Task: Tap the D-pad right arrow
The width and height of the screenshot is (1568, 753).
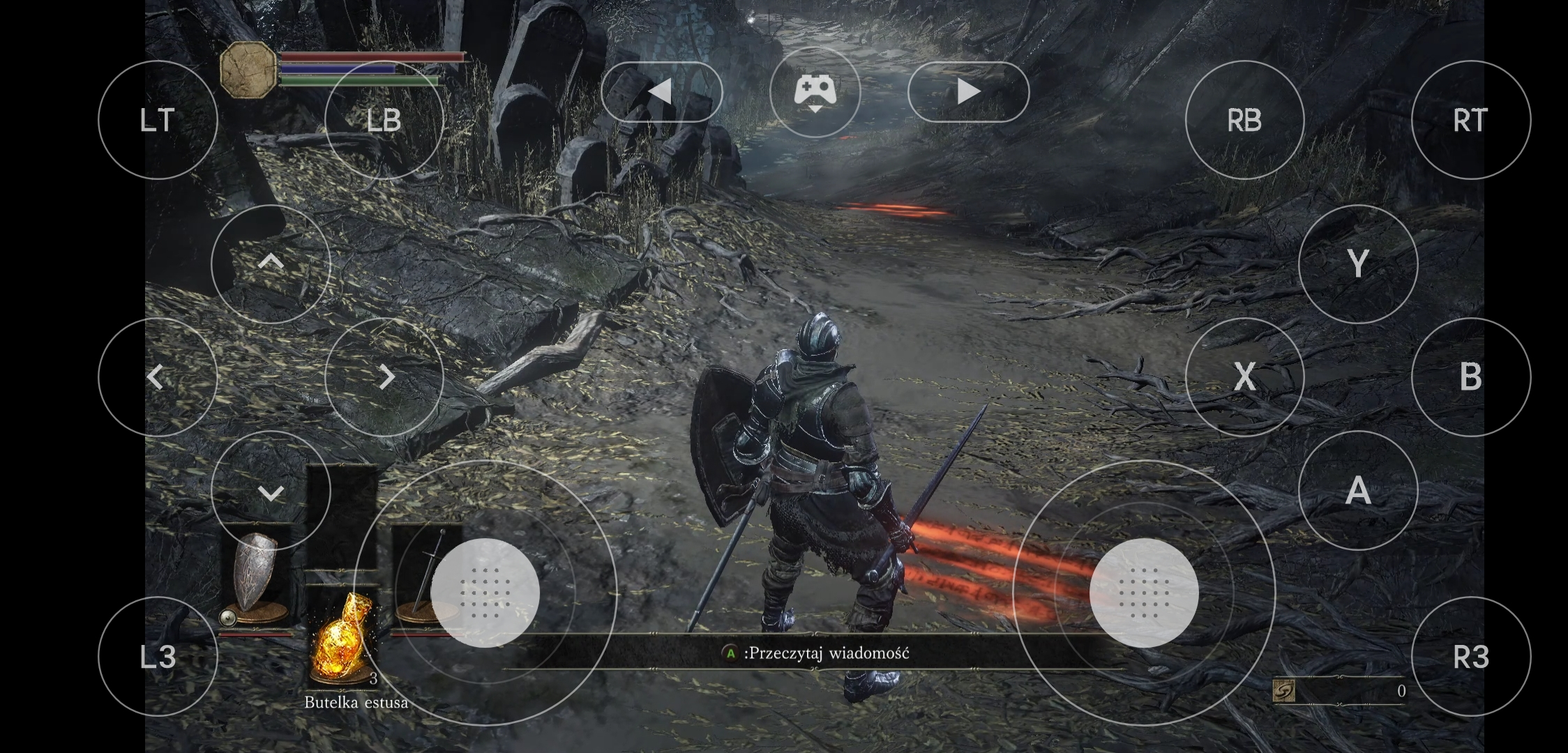Action: pos(384,377)
